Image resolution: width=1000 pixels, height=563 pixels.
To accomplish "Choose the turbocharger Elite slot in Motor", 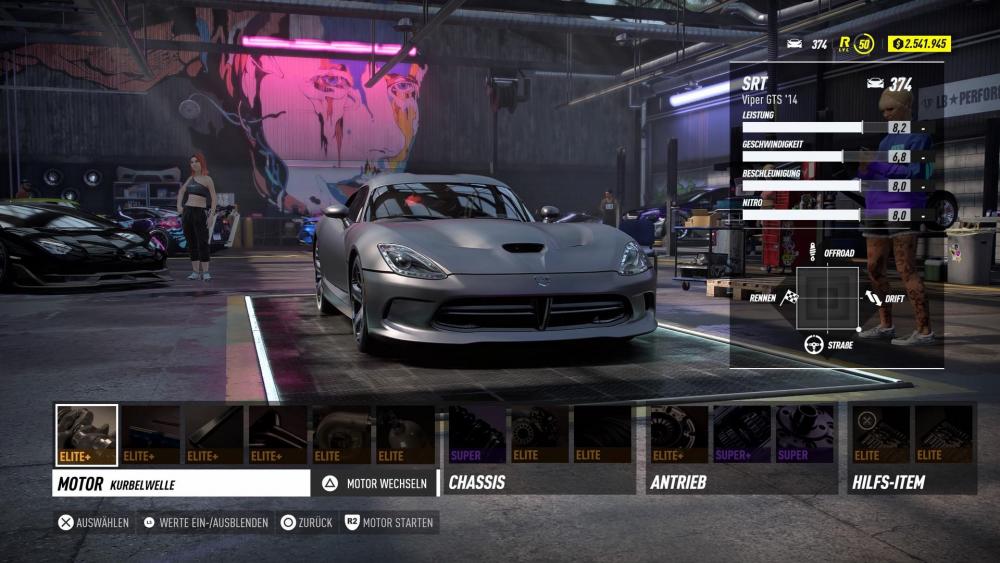I will tap(342, 434).
